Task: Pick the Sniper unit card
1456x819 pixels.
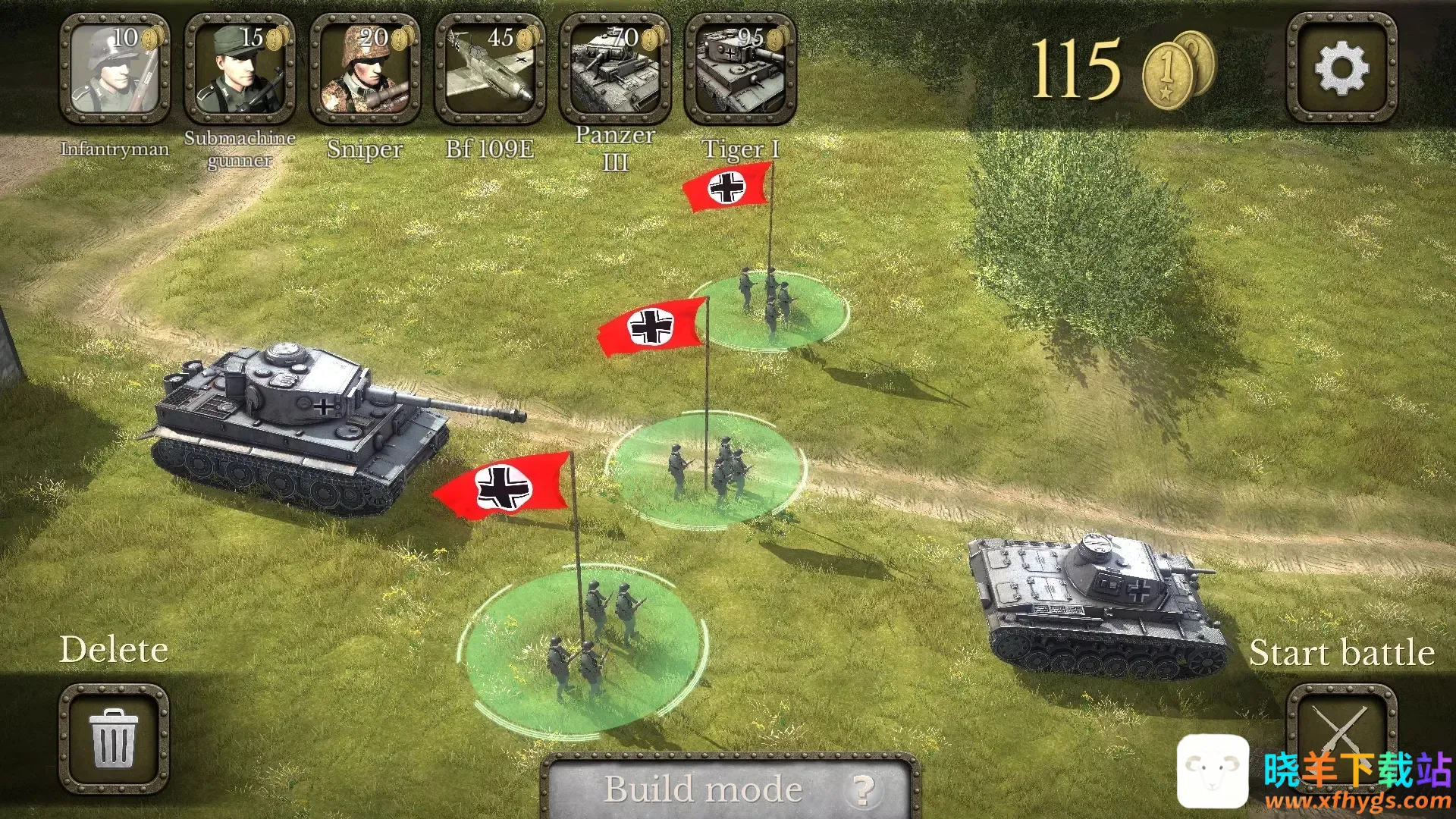Action: (365, 70)
